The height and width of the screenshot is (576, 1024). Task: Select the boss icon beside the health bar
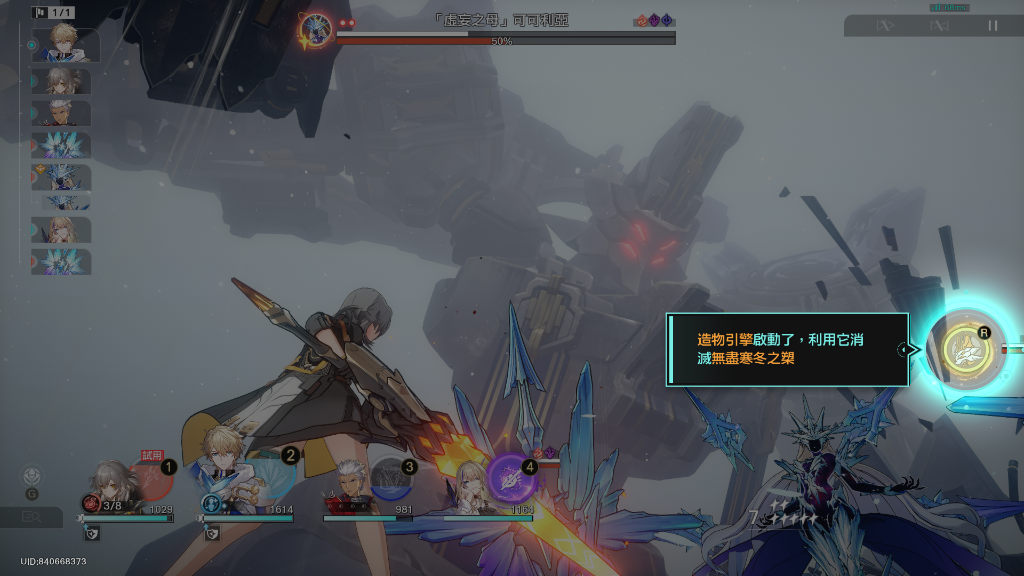pyautogui.click(x=316, y=29)
